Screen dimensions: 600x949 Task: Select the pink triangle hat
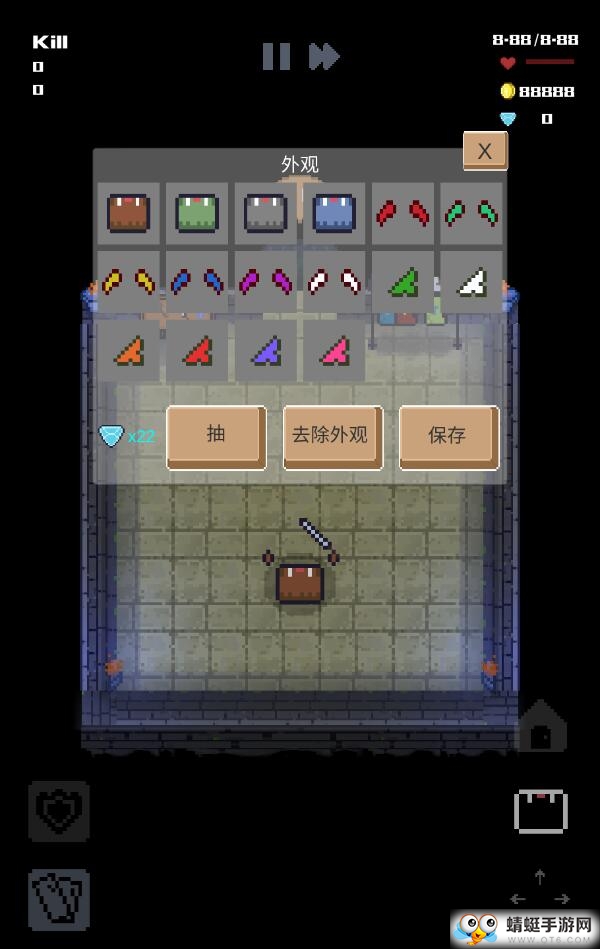click(334, 351)
